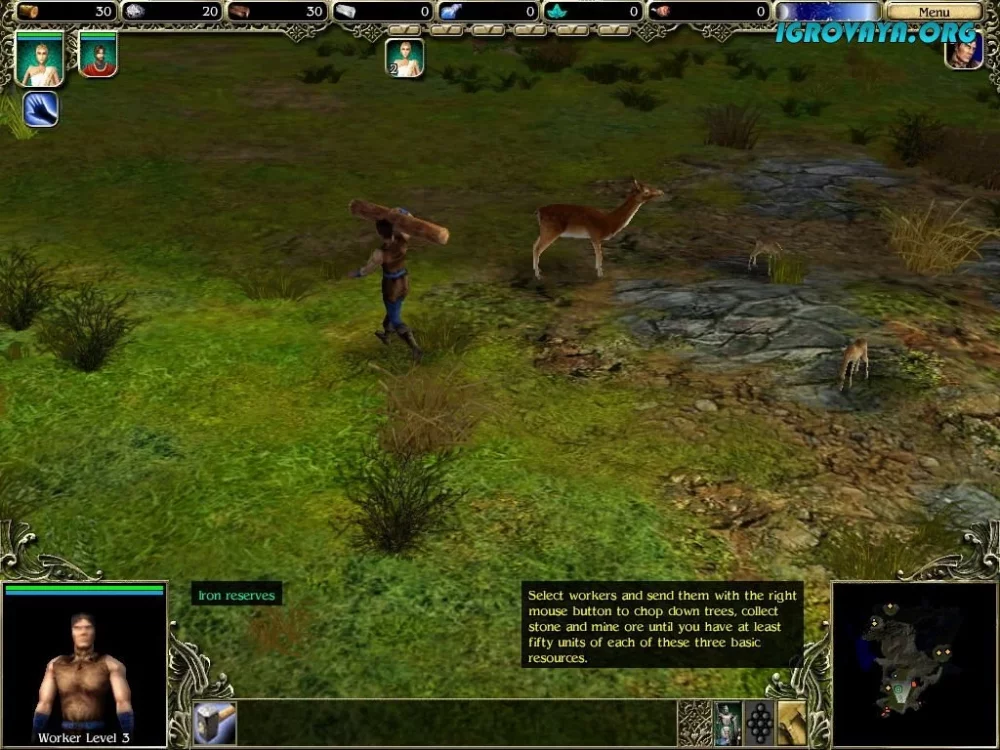Click the dark-haired character portrait under the watermark

click(x=964, y=50)
